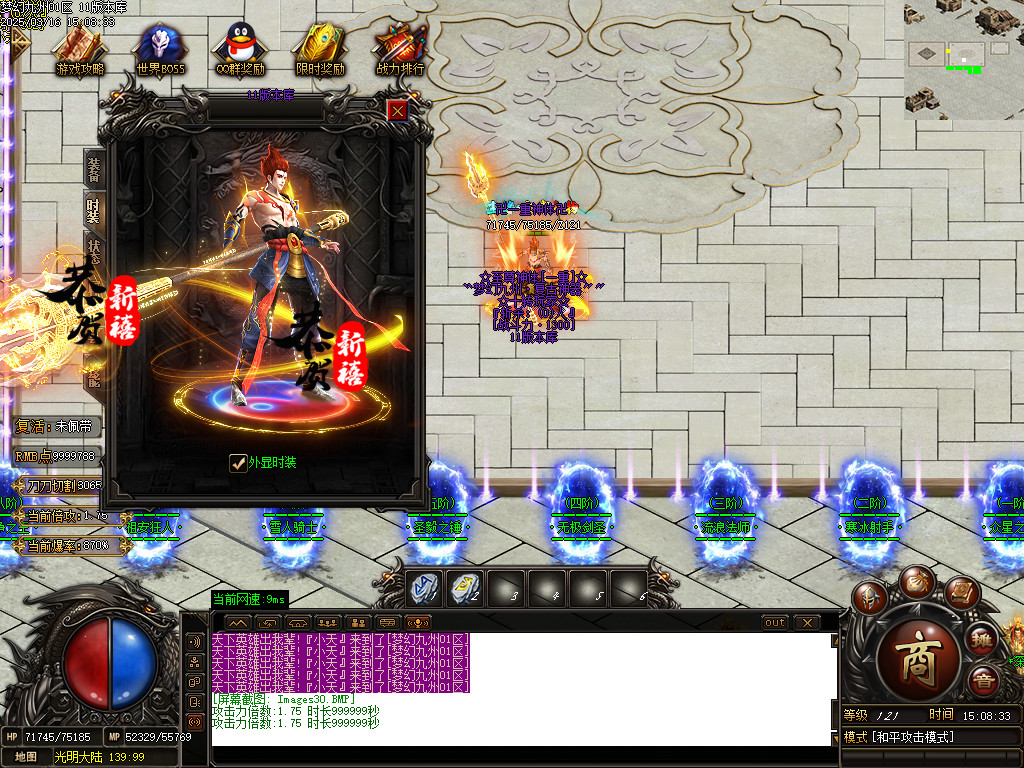Switch to the 状态 status tab
Viewport: 1024px width, 768px height.
(94, 250)
